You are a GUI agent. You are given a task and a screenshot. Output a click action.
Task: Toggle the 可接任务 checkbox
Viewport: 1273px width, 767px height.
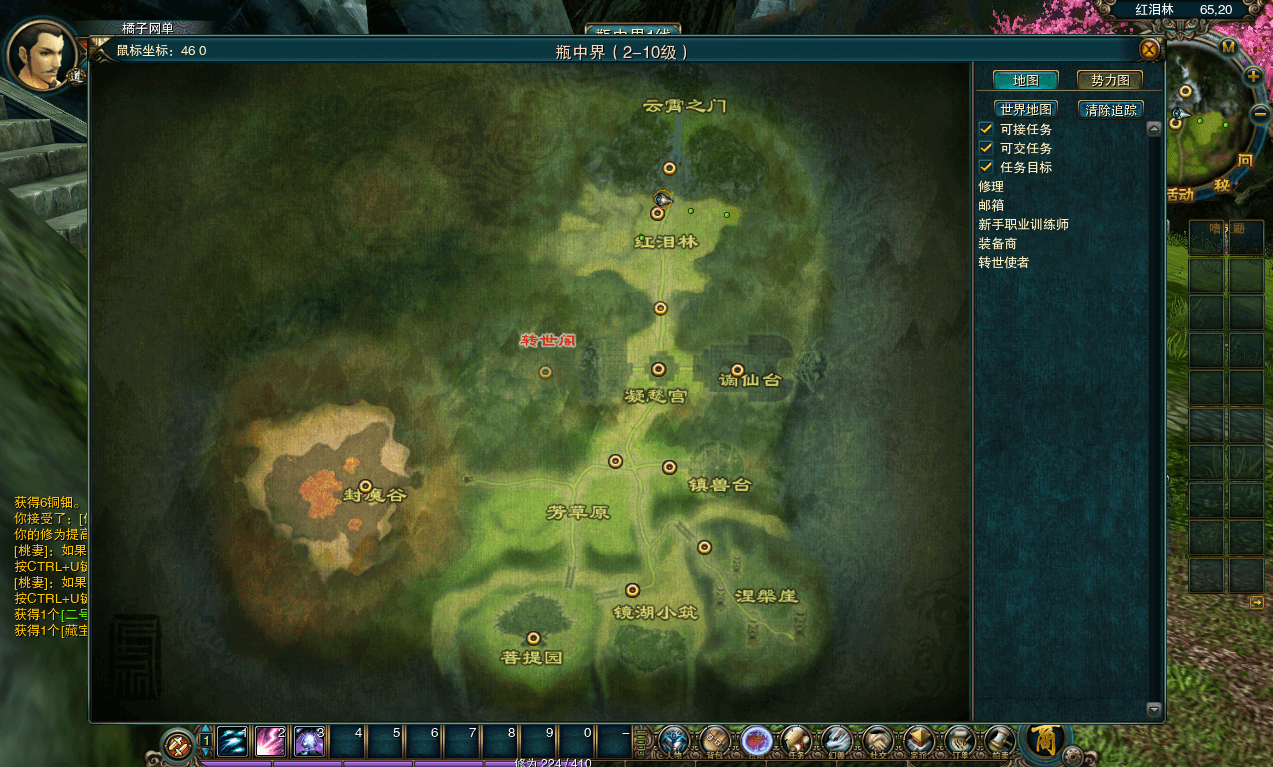click(x=986, y=129)
